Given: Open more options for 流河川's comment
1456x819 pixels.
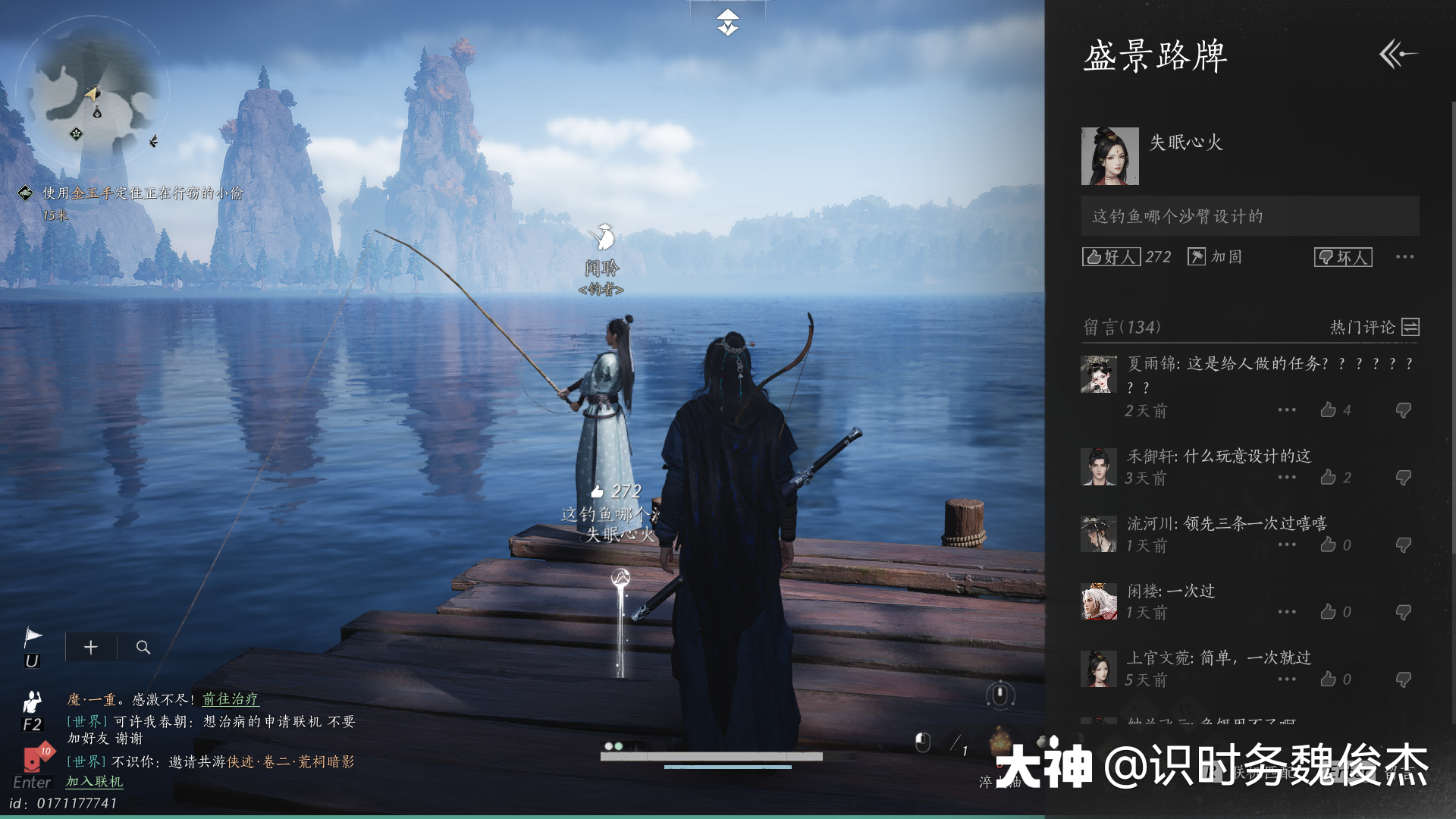Looking at the screenshot, I should tap(1287, 544).
